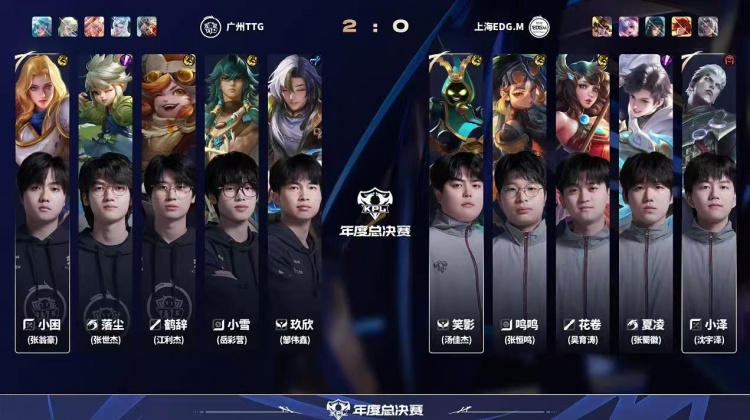This screenshot has height=420, width=750.
Task: Click the 上海EDG.M team logo
Action: [539, 26]
